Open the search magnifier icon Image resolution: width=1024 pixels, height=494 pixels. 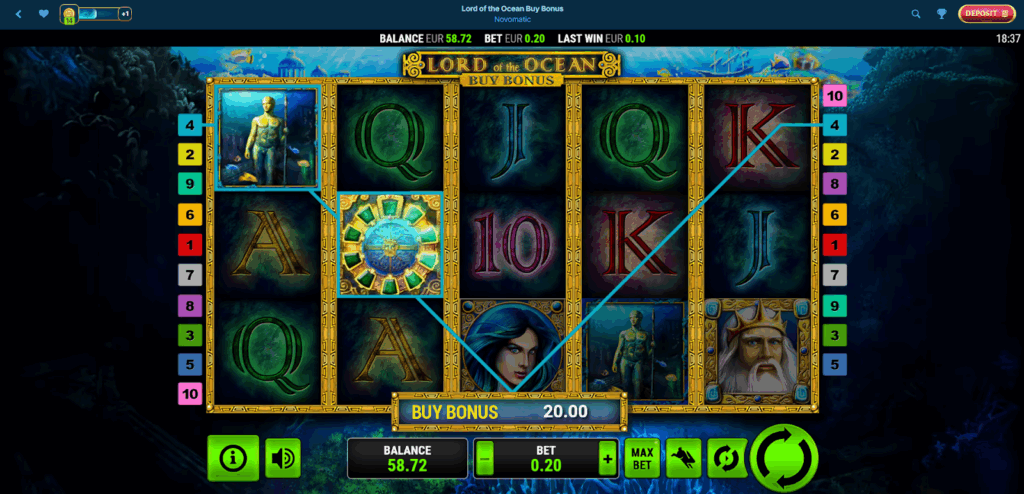point(916,14)
